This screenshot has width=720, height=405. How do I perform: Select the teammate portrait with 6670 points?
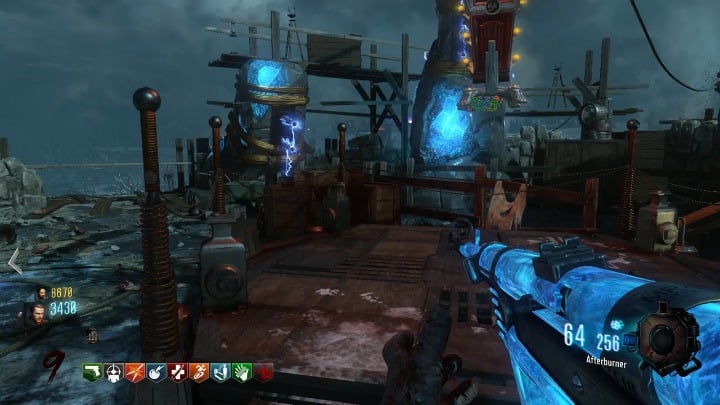coord(42,293)
